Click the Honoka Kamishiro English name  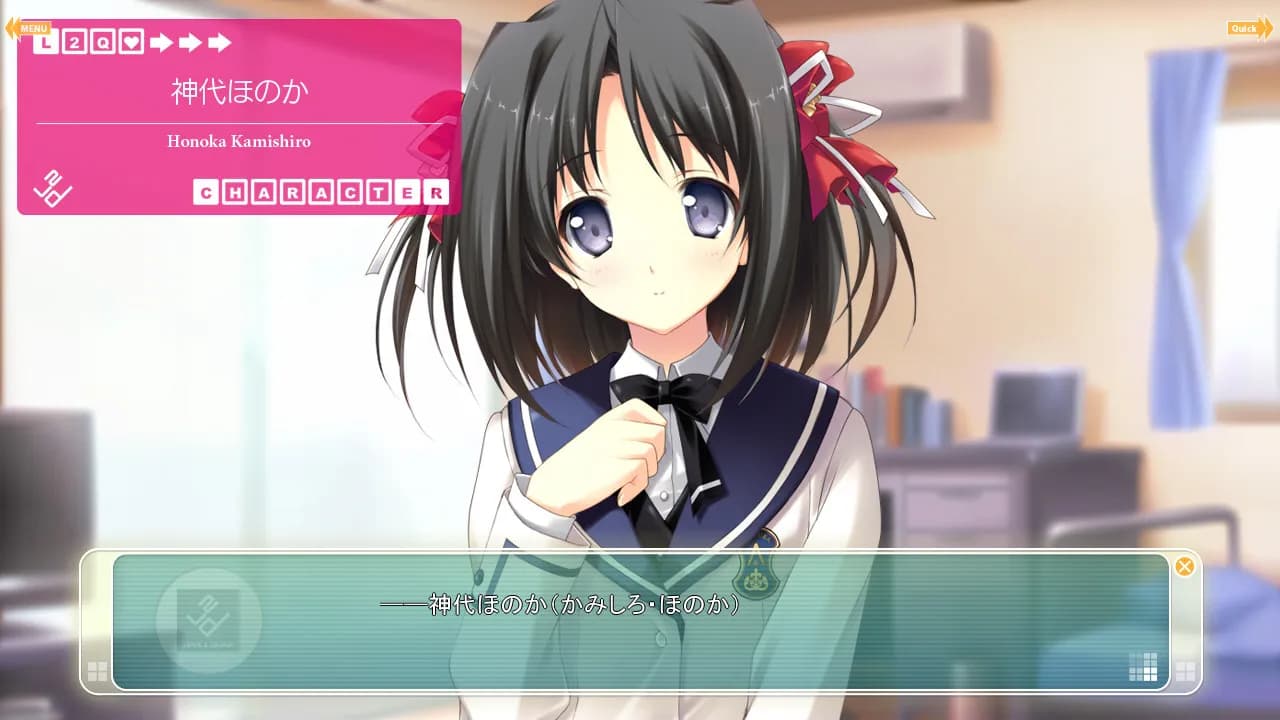(239, 141)
